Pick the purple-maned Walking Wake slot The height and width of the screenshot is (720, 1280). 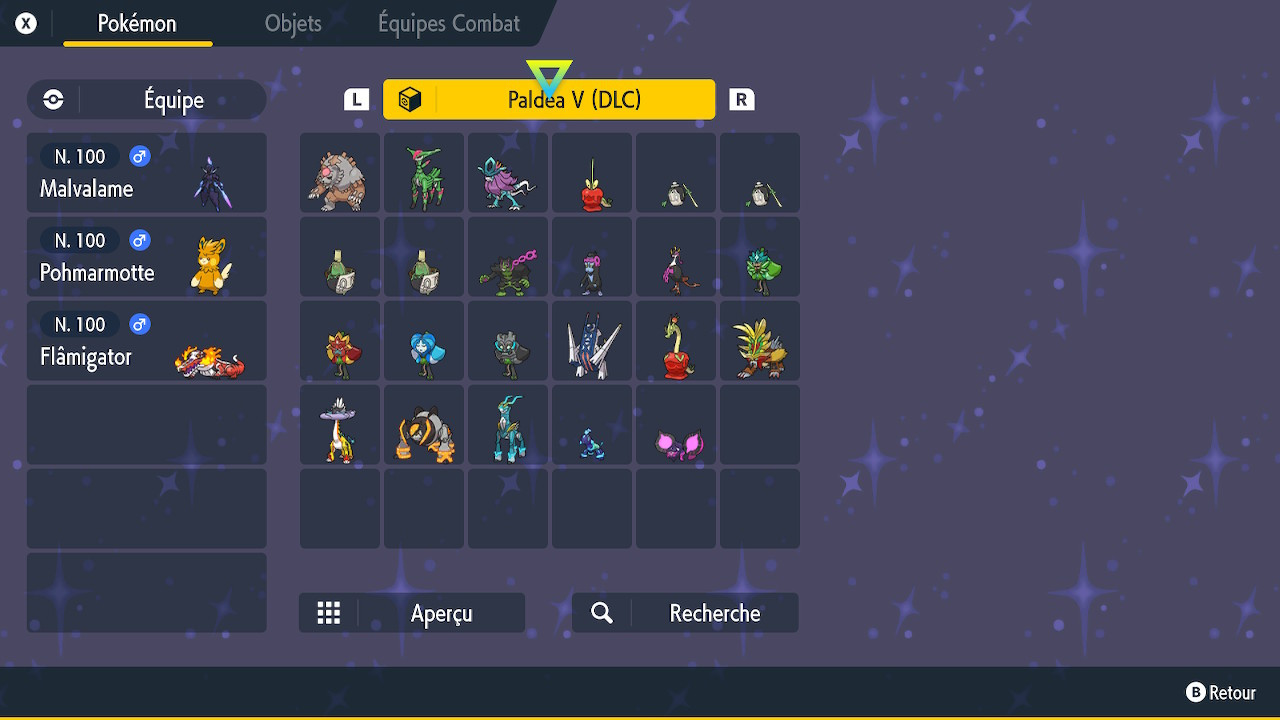coord(508,173)
